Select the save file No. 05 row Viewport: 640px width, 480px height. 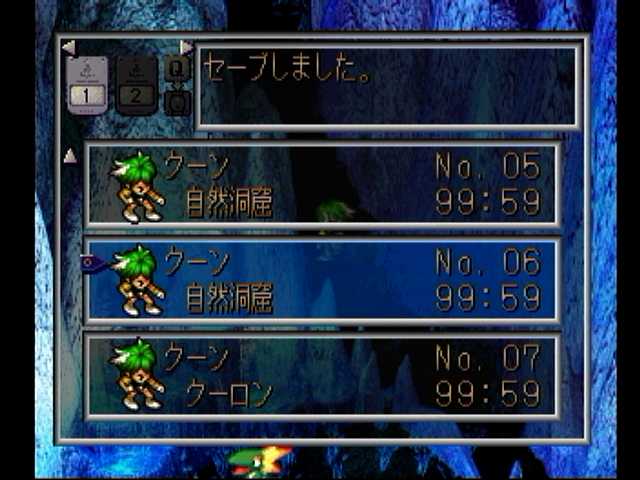point(322,183)
